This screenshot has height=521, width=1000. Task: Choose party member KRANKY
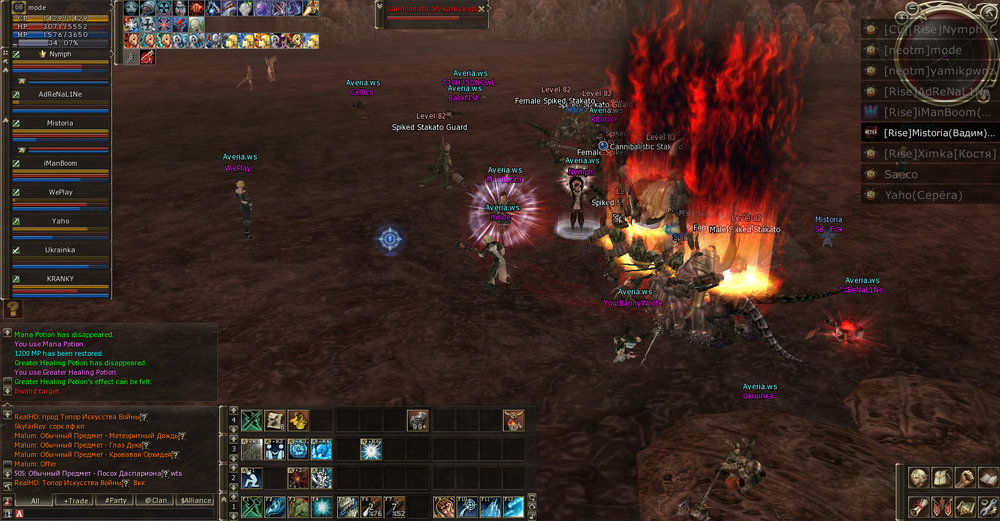point(60,279)
